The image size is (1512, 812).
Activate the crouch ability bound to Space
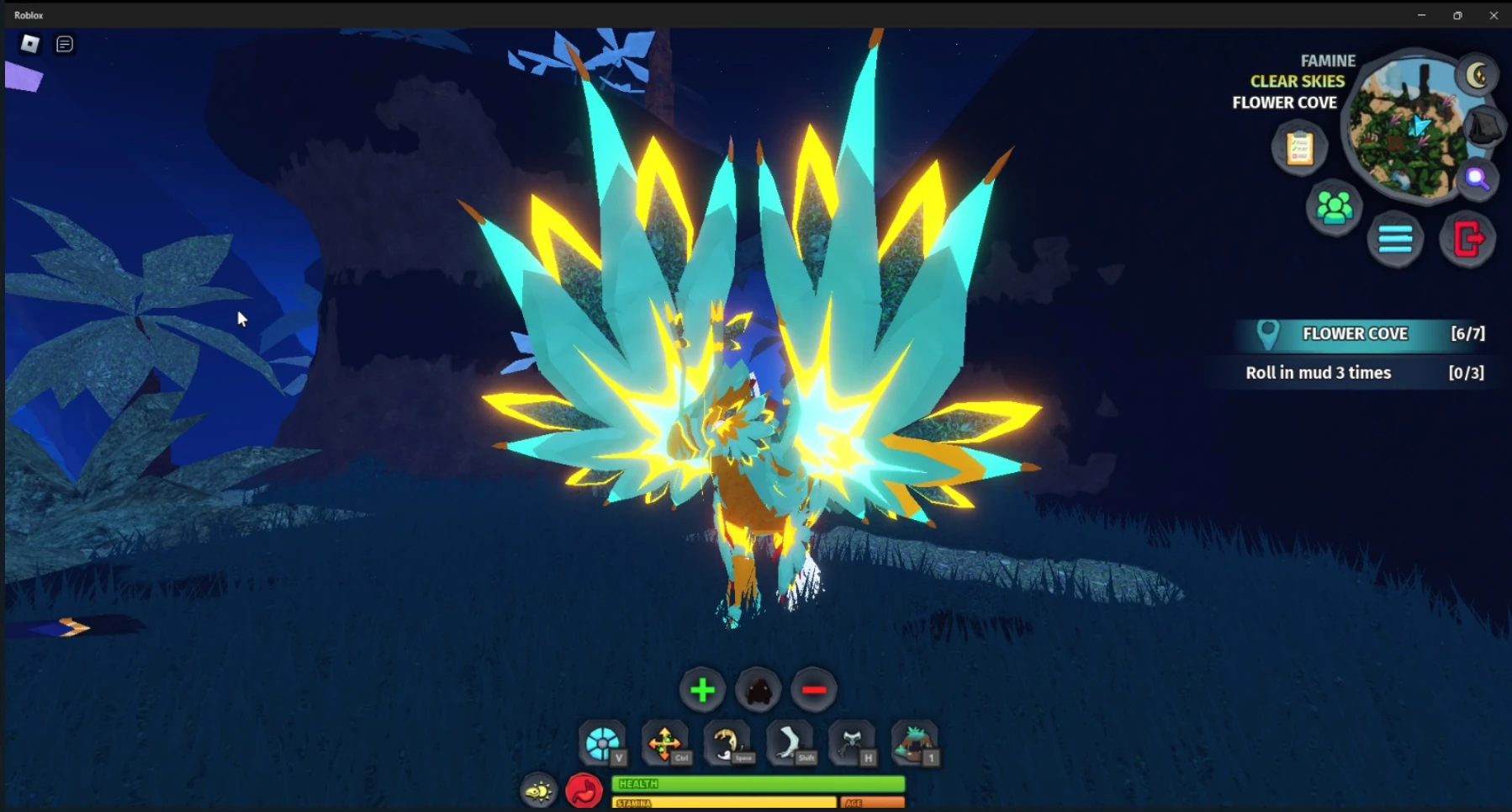pos(728,744)
